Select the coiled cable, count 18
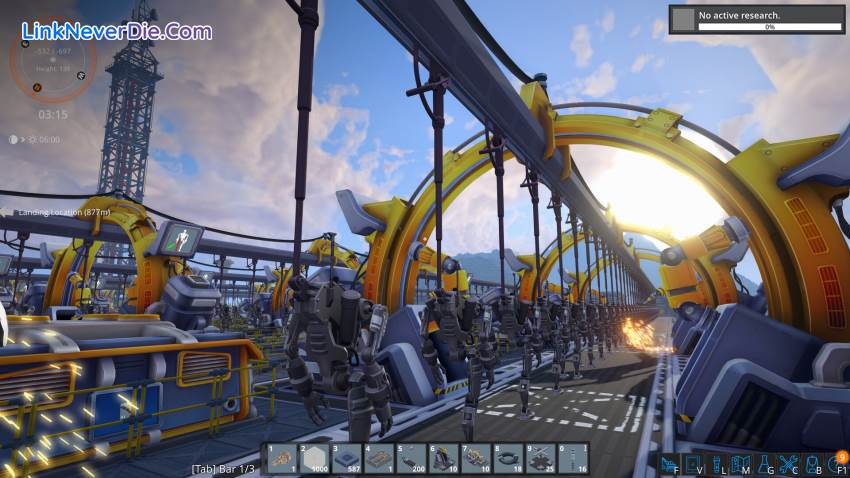The width and height of the screenshot is (850, 478). [509, 458]
